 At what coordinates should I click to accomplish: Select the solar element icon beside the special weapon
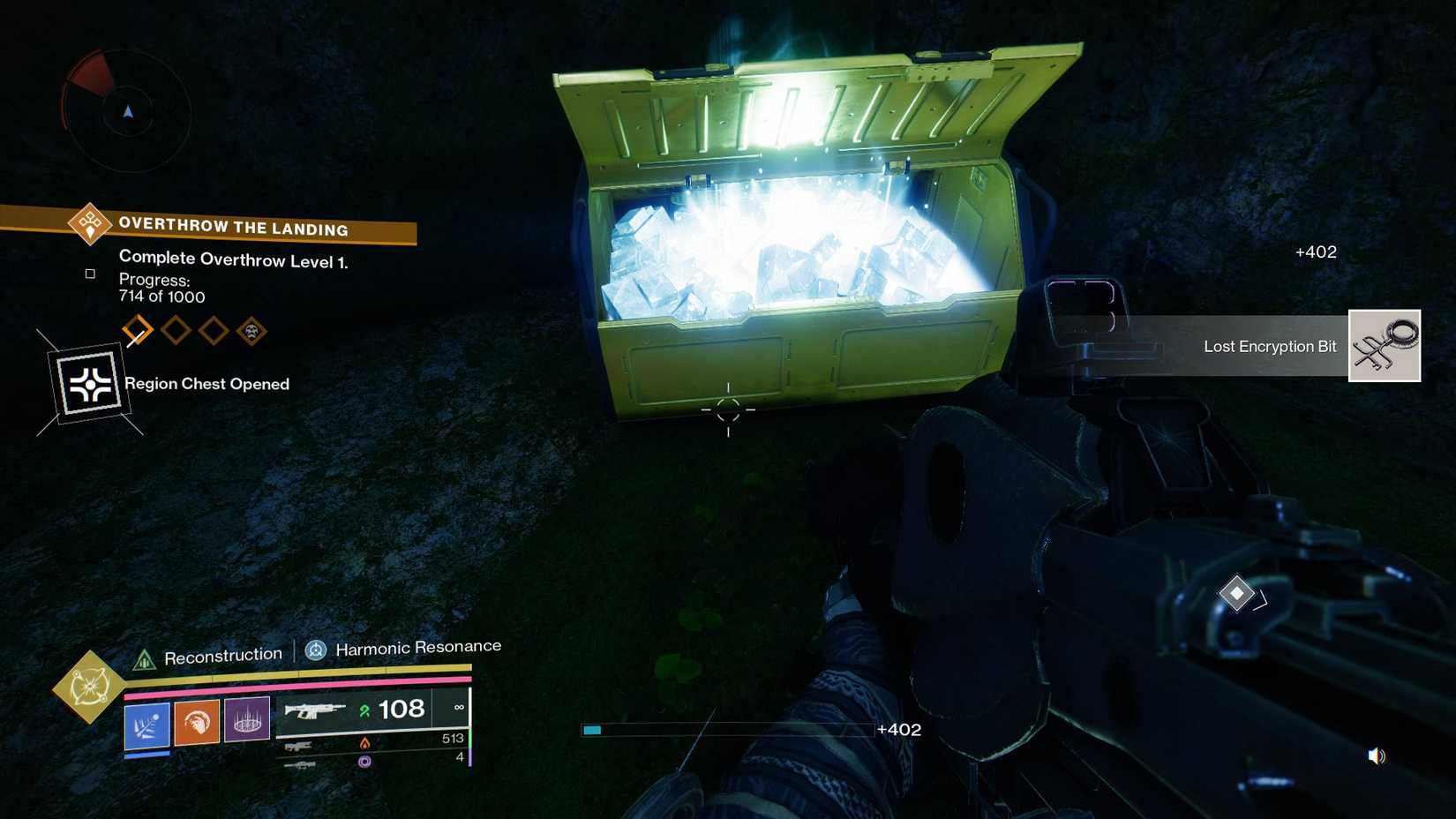click(x=364, y=743)
